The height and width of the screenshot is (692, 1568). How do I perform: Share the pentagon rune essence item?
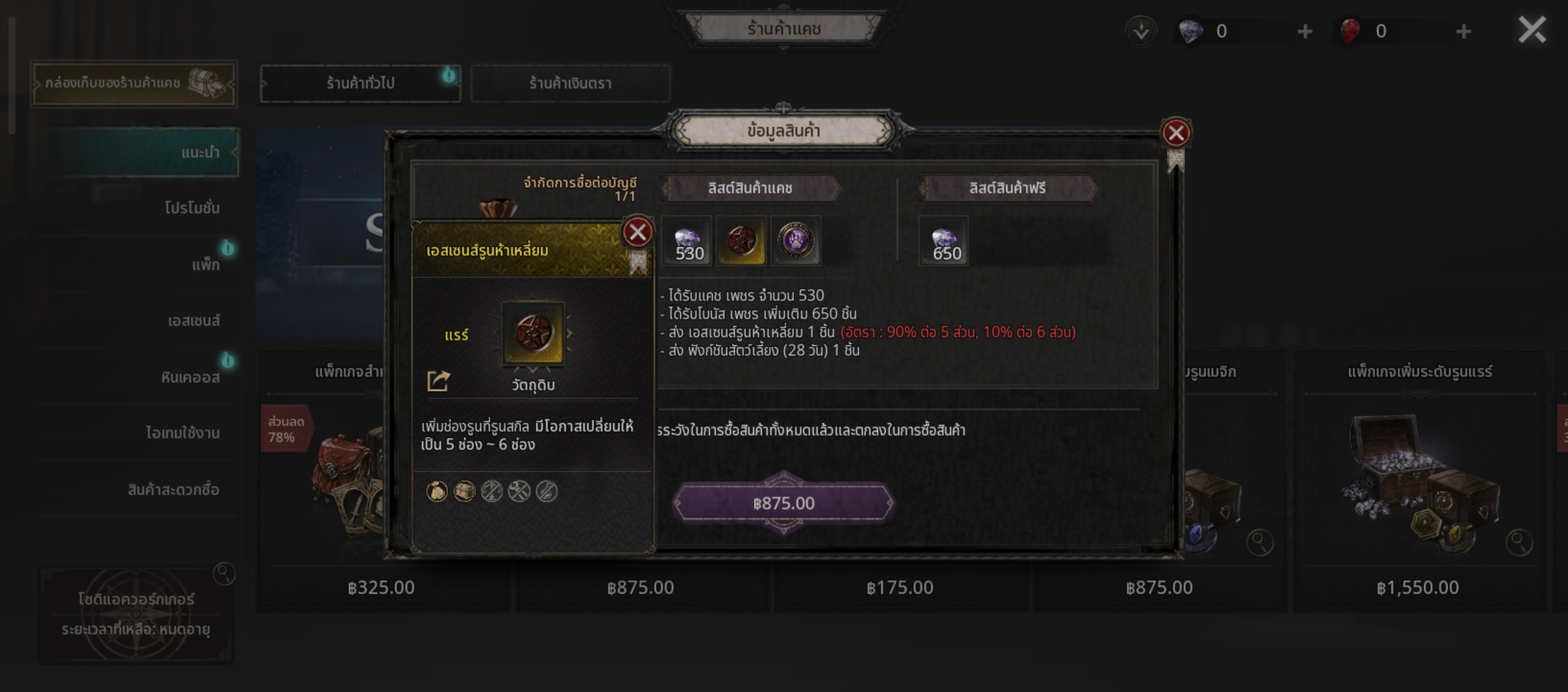[x=438, y=380]
